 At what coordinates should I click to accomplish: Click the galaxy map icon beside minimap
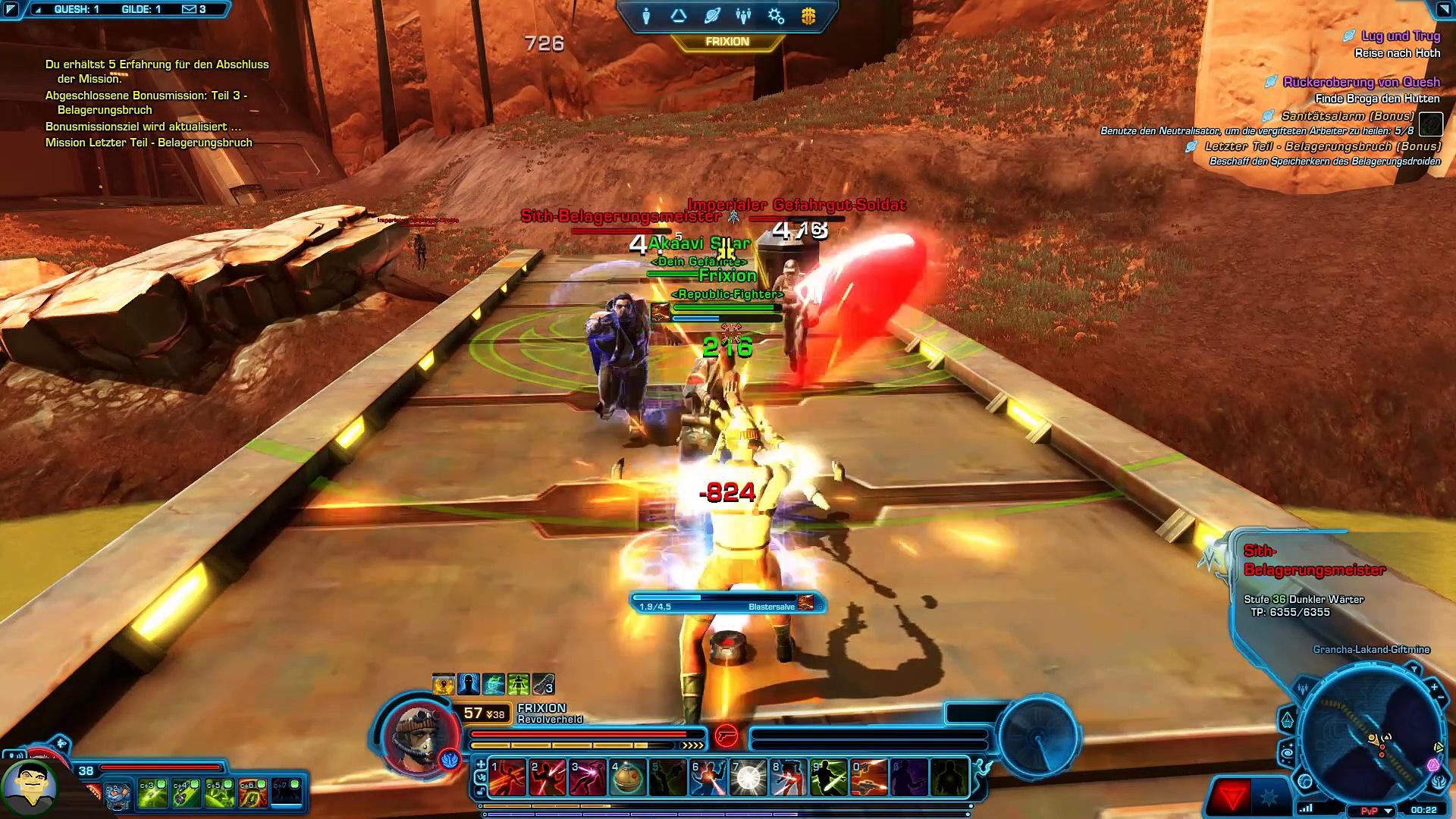1287,752
